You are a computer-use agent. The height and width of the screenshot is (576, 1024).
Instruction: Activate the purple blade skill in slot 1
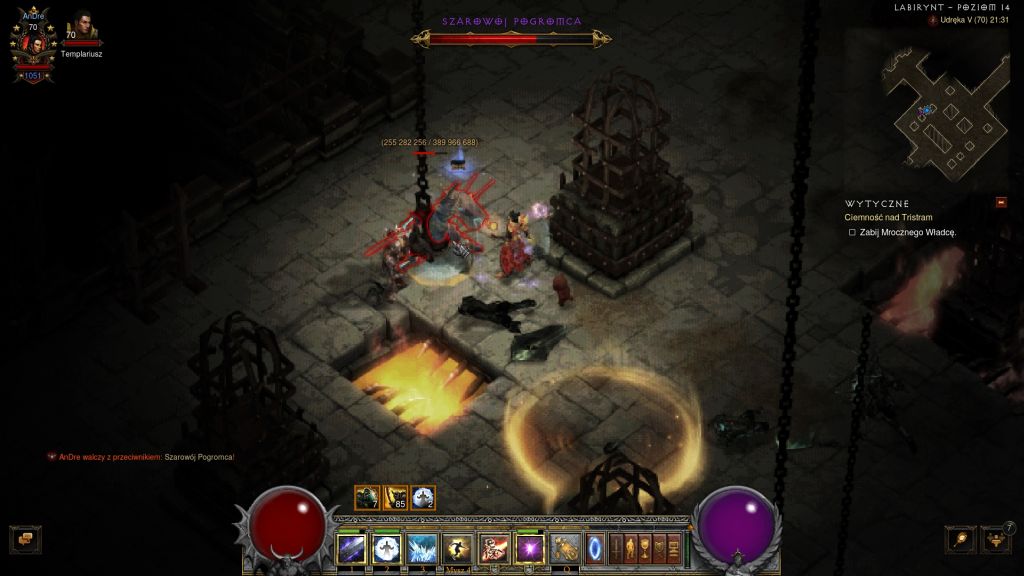tap(352, 549)
